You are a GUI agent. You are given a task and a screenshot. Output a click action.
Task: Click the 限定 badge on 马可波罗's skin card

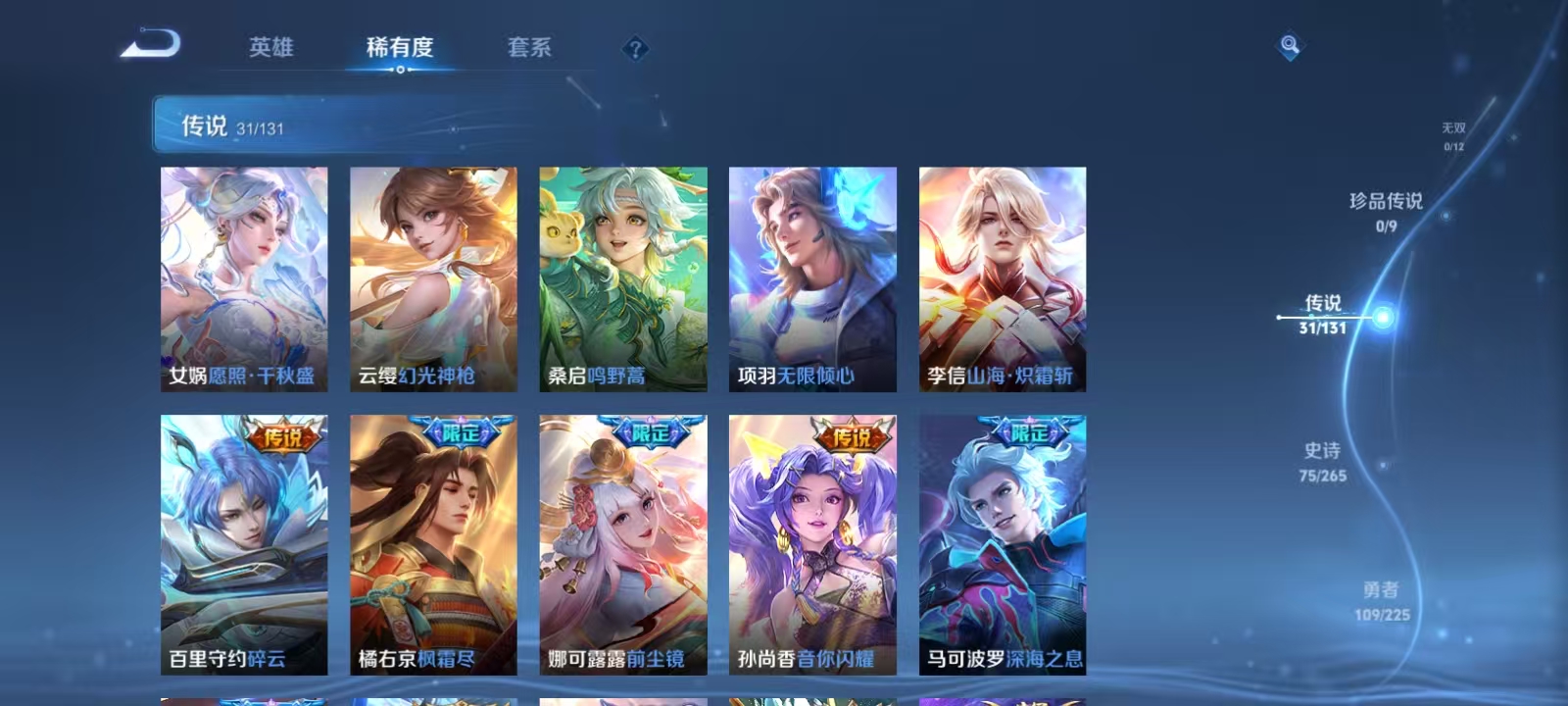pos(1031,431)
